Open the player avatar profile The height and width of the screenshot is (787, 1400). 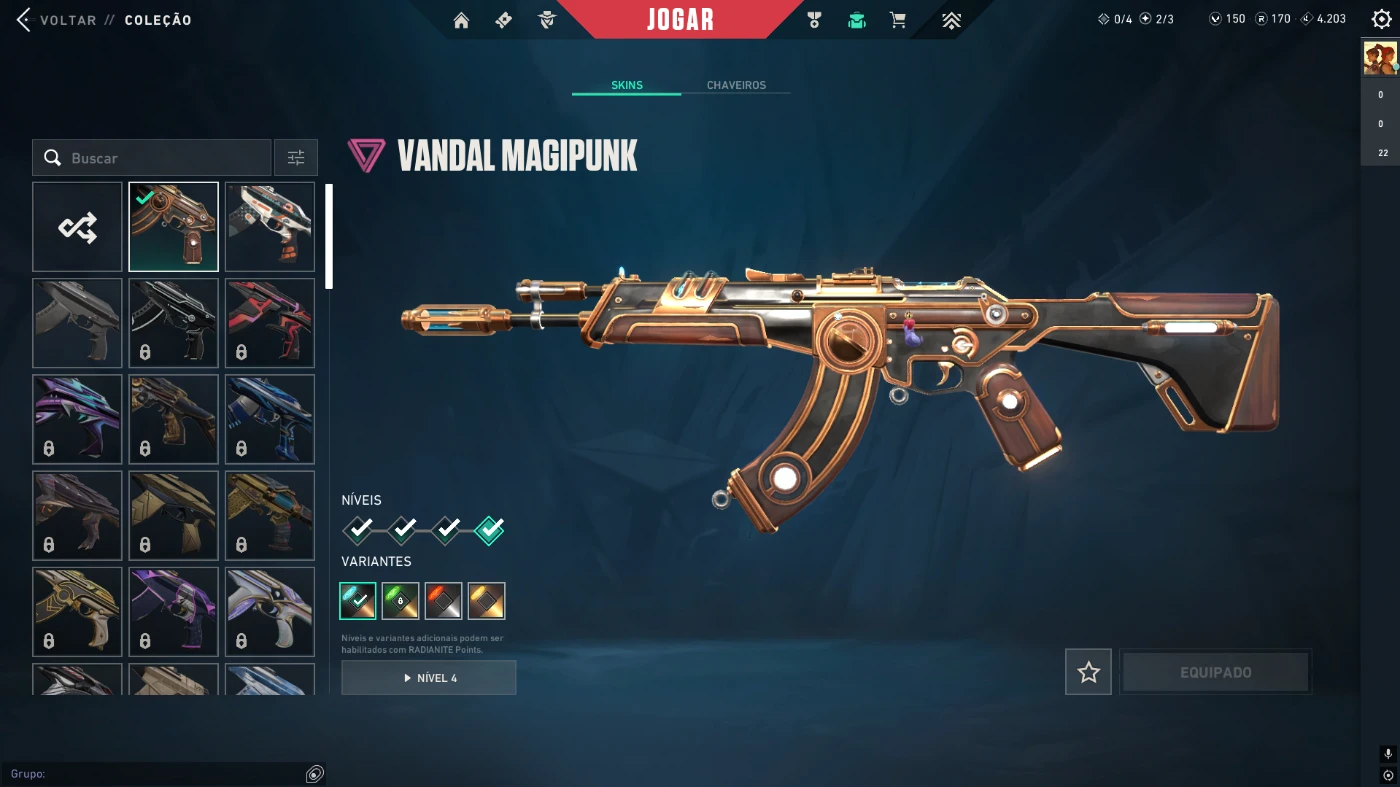click(x=1380, y=59)
